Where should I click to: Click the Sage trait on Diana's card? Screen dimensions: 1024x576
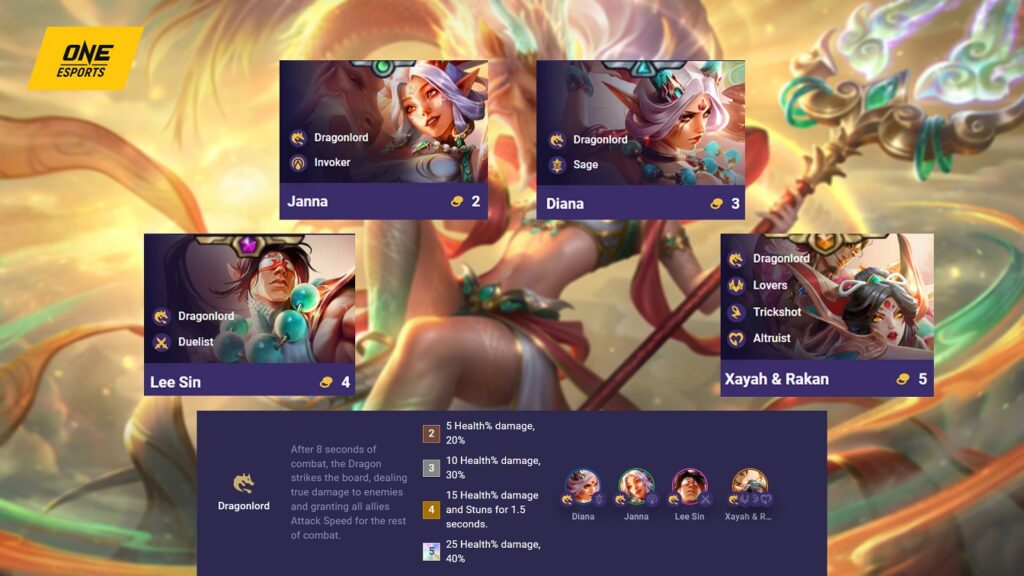pyautogui.click(x=585, y=164)
